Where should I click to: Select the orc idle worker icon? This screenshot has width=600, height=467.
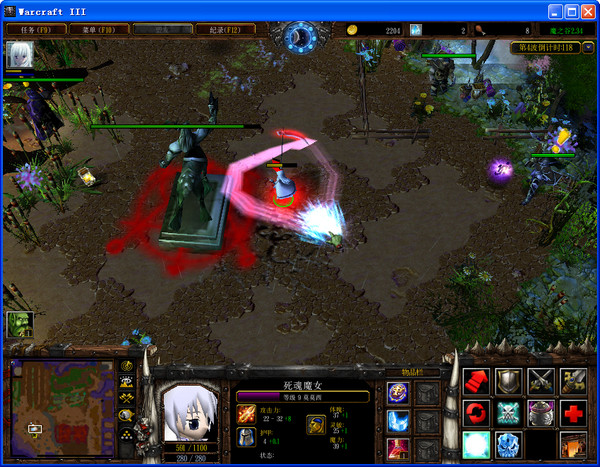[20, 324]
